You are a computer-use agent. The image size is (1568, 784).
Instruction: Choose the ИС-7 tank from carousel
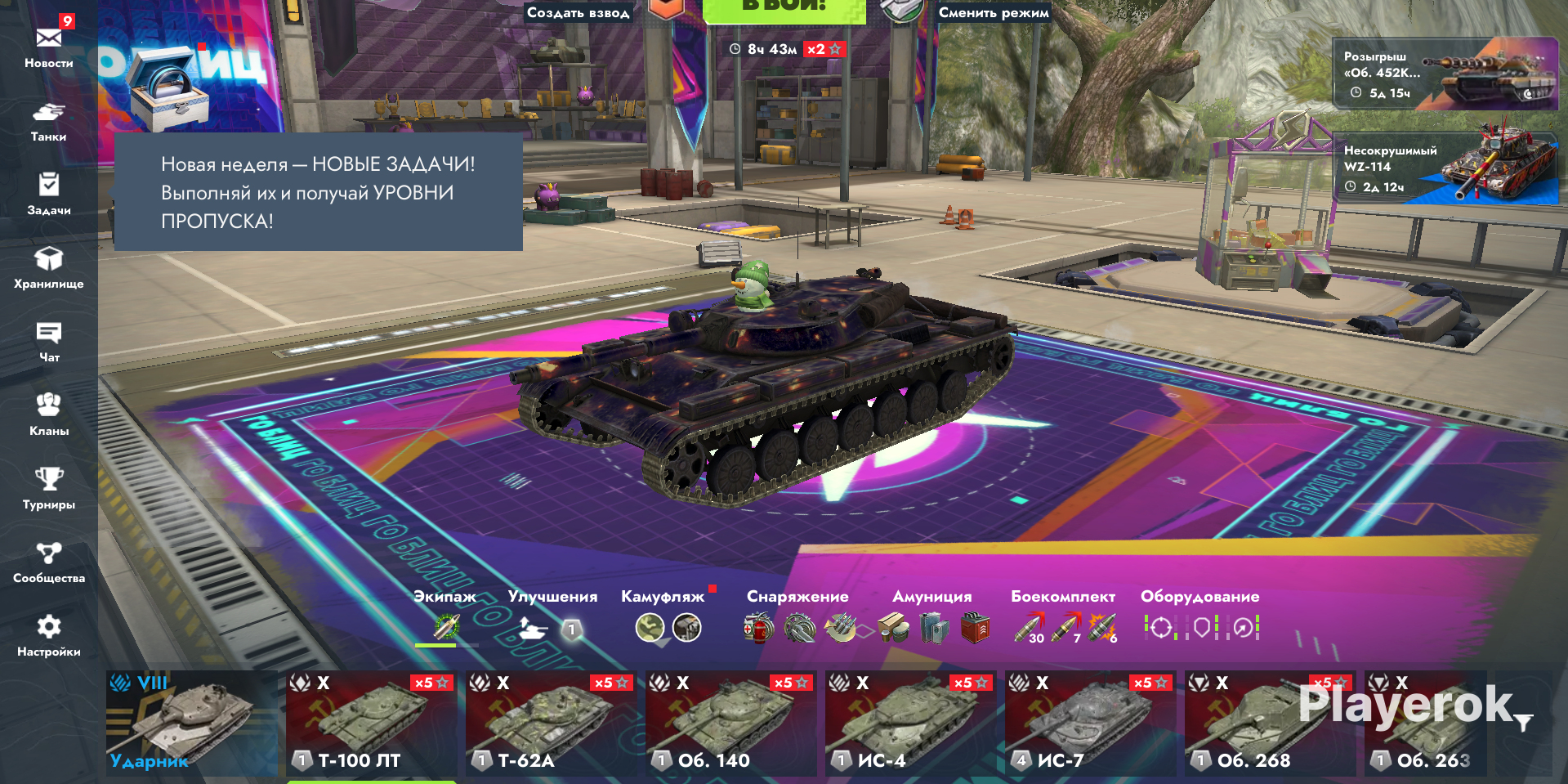coord(1090,724)
